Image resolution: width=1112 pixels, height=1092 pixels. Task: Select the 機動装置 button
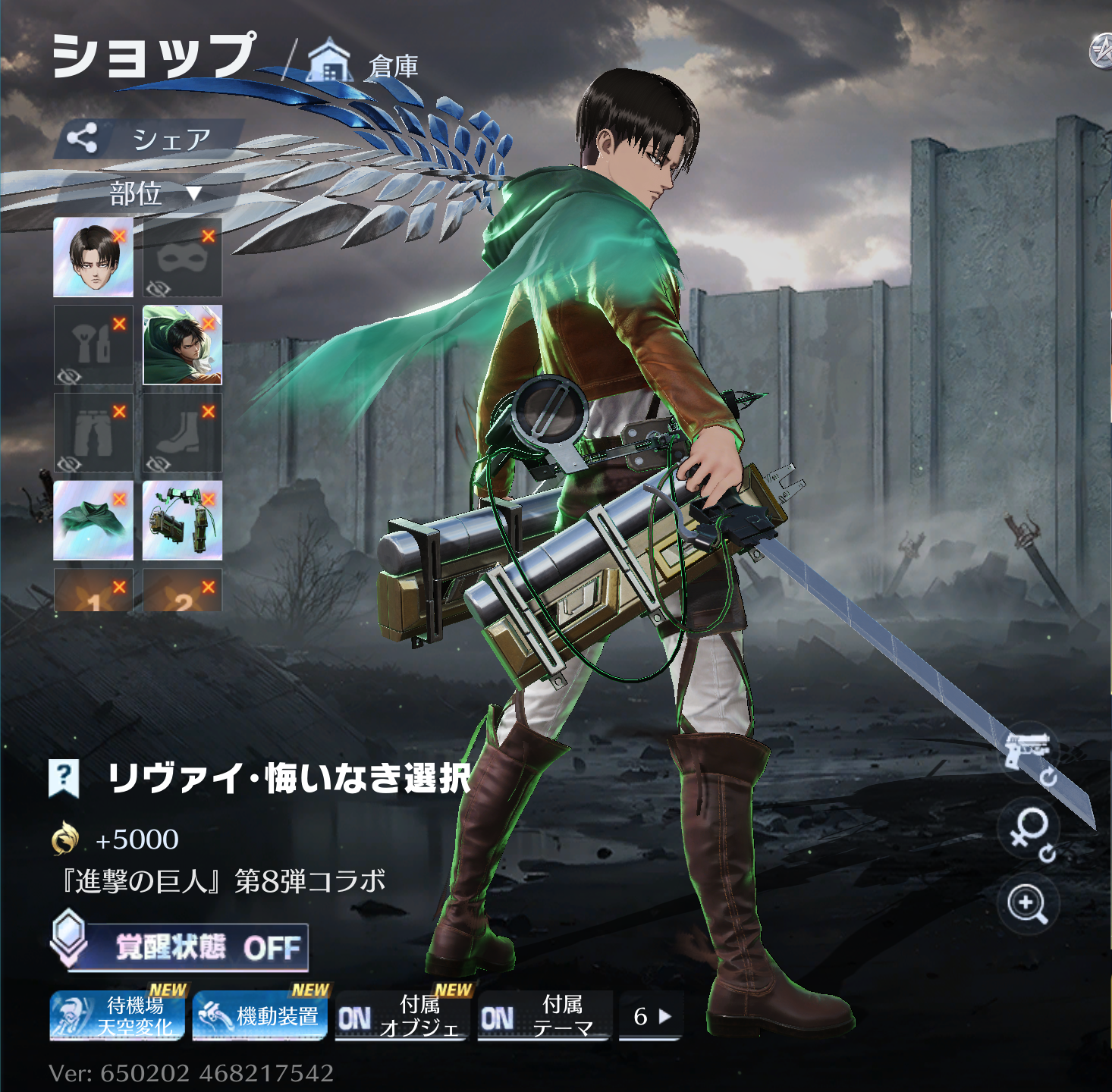(x=259, y=1016)
